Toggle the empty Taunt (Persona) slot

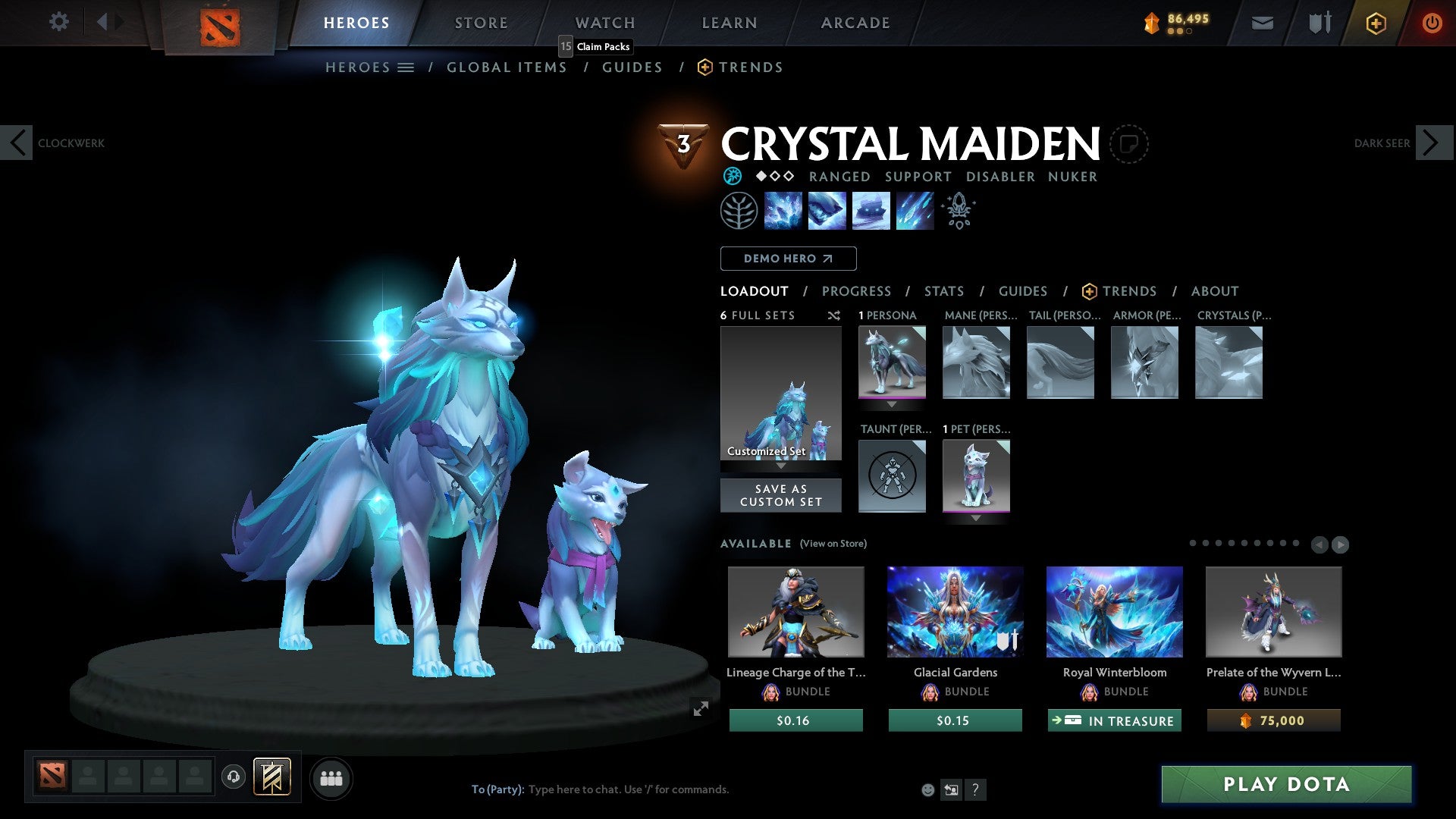pos(892,476)
